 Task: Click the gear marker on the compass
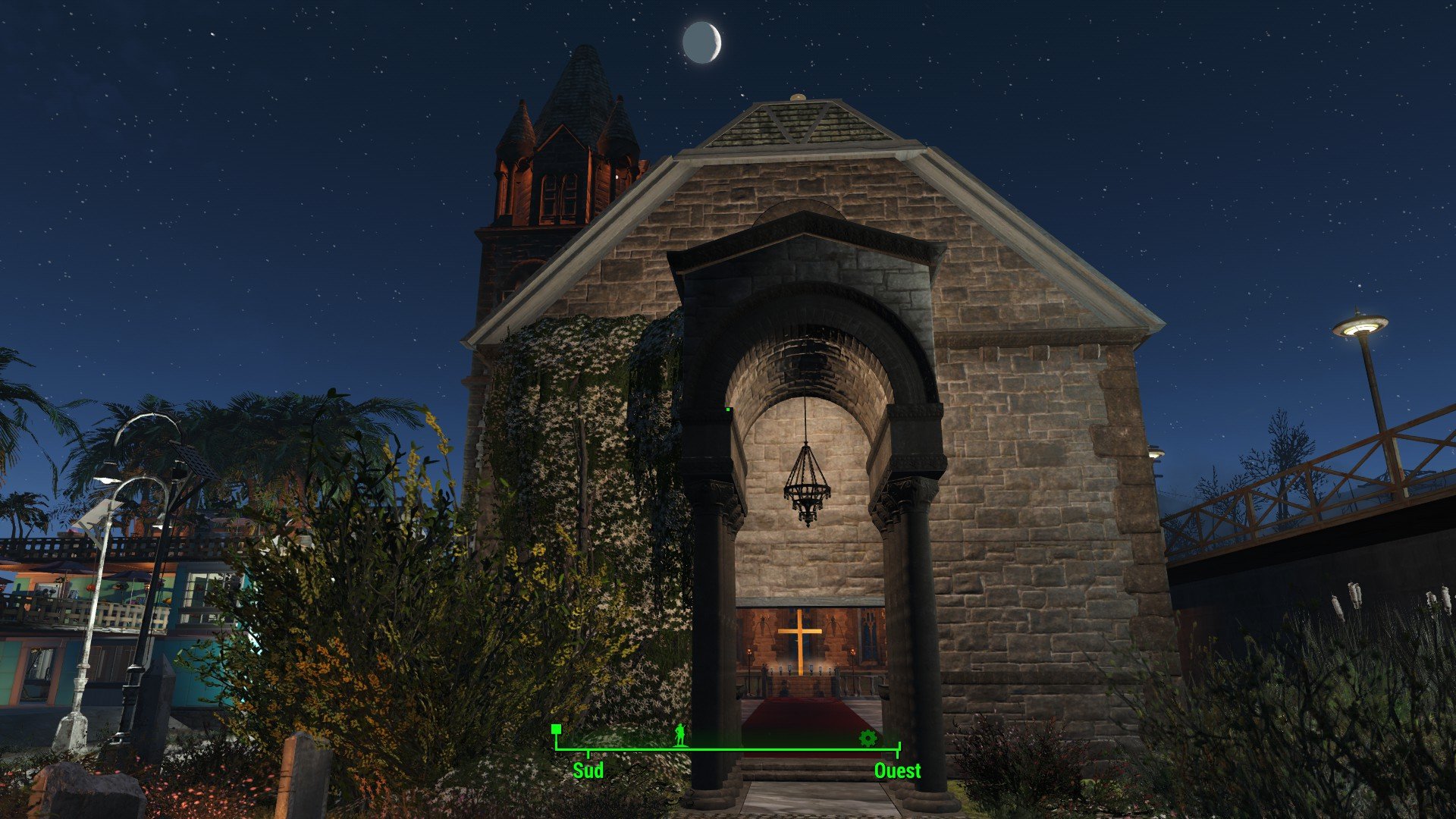pos(868,737)
